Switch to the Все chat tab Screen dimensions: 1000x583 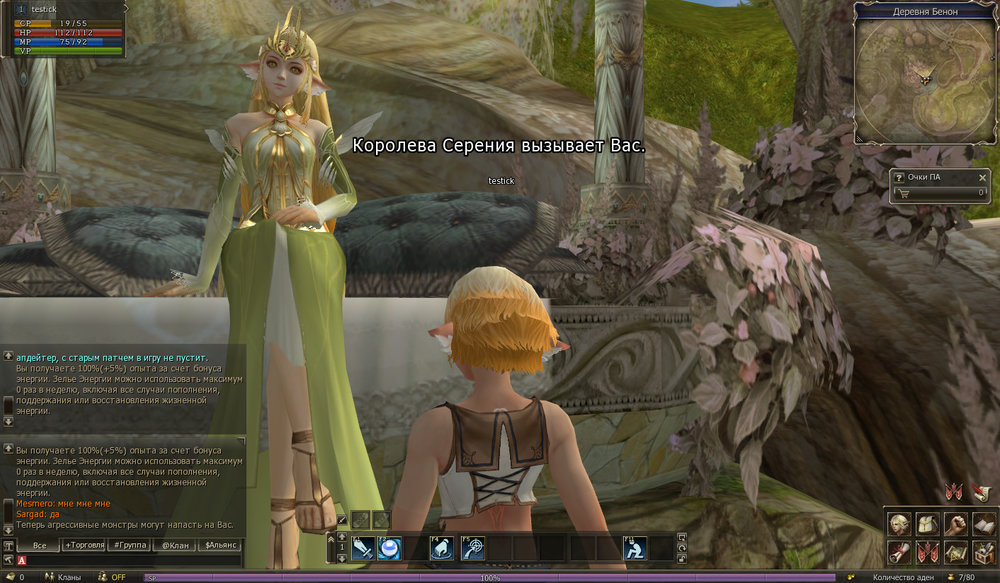click(40, 546)
